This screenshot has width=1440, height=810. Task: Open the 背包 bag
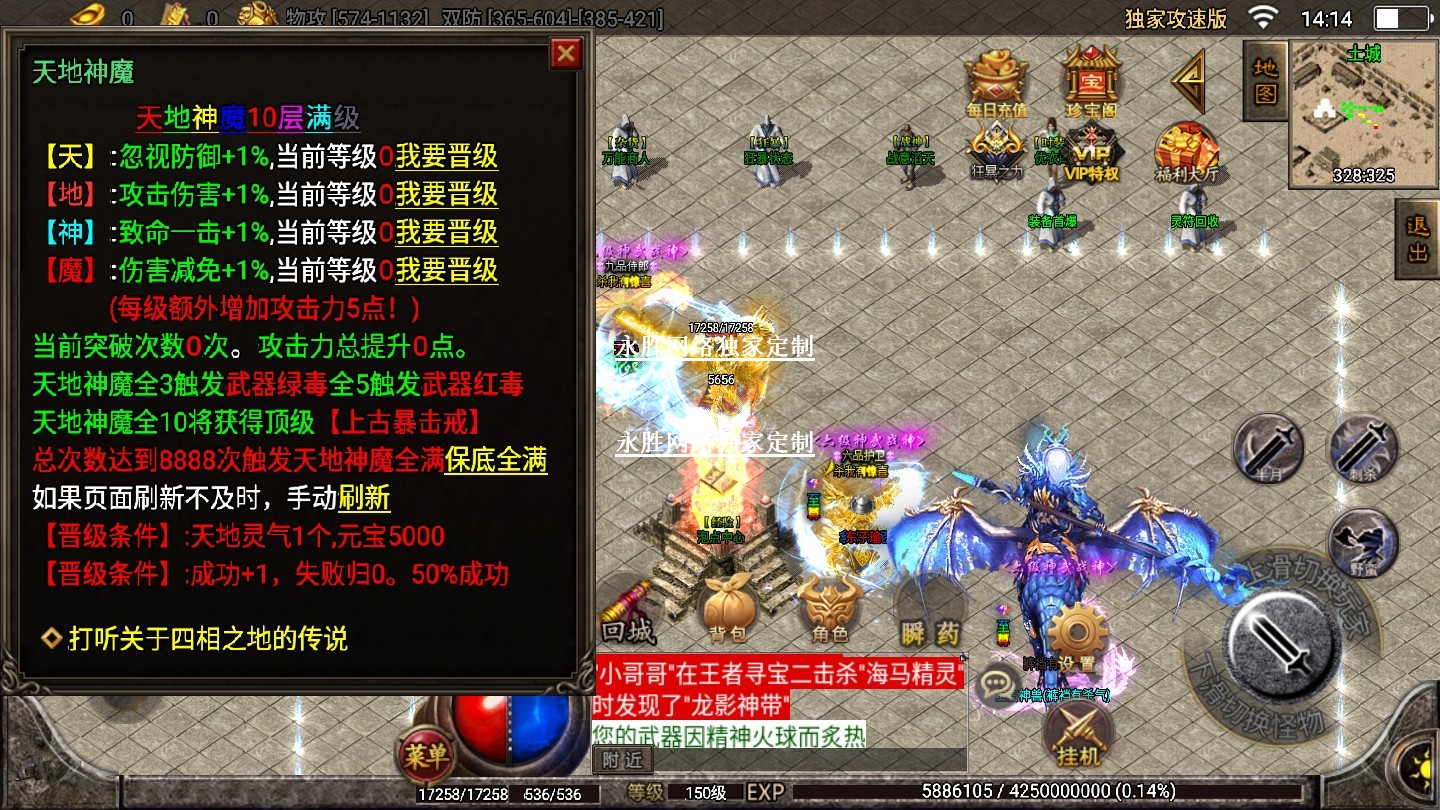[727, 610]
